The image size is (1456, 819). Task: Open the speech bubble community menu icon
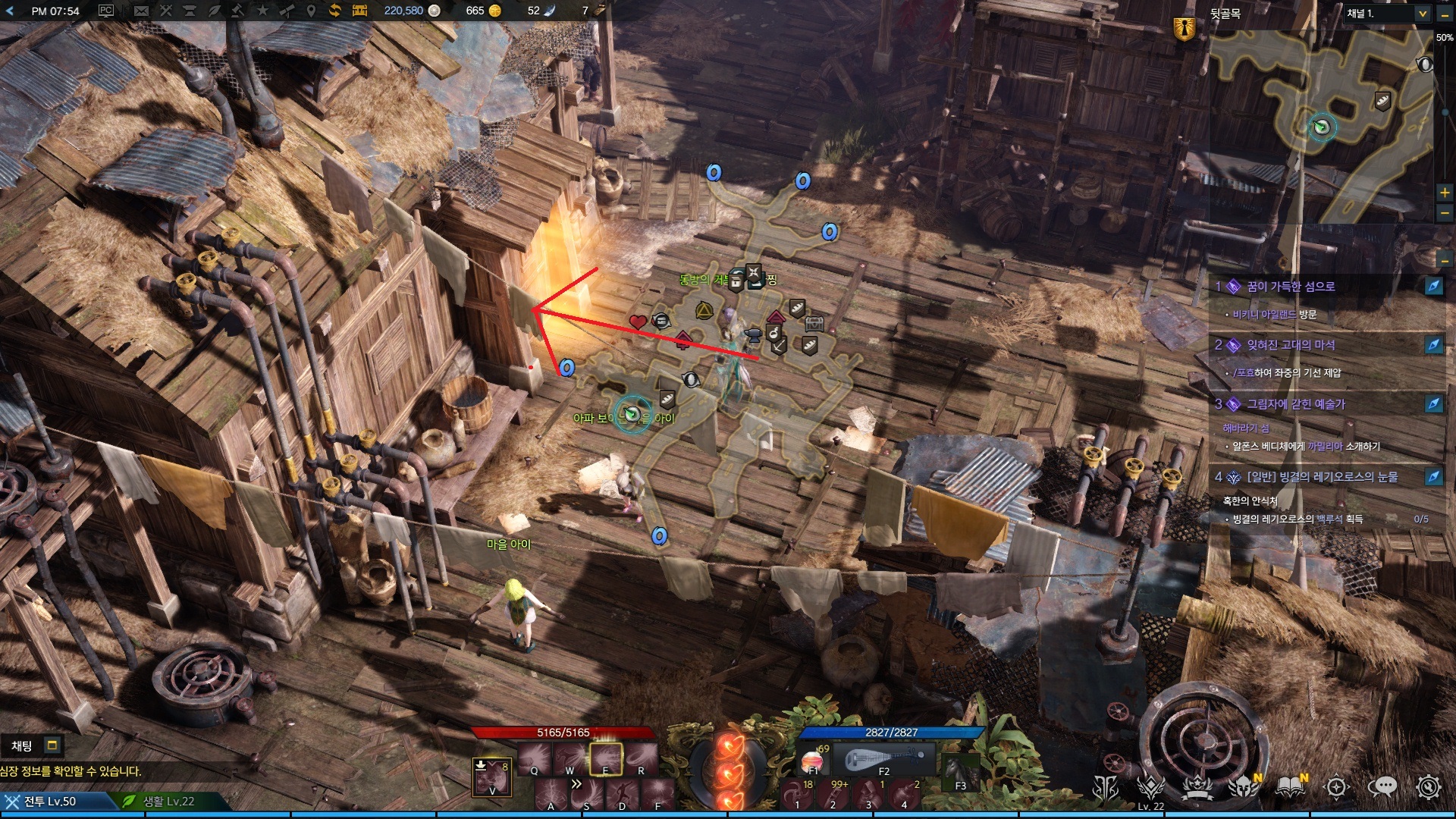pyautogui.click(x=1382, y=787)
